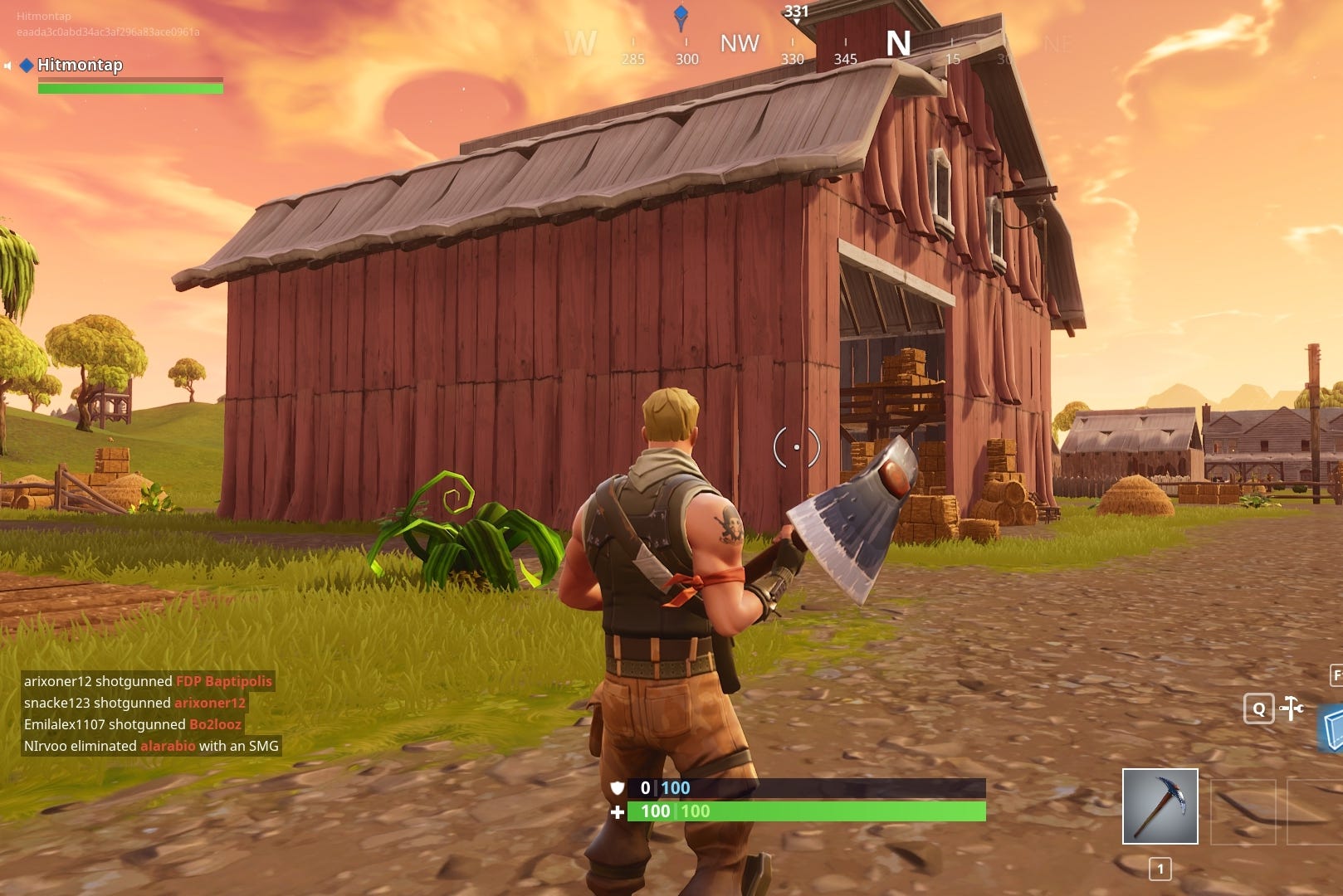The image size is (1343, 896).
Task: Click the hammer and wrench build icon
Action: [x=1292, y=709]
